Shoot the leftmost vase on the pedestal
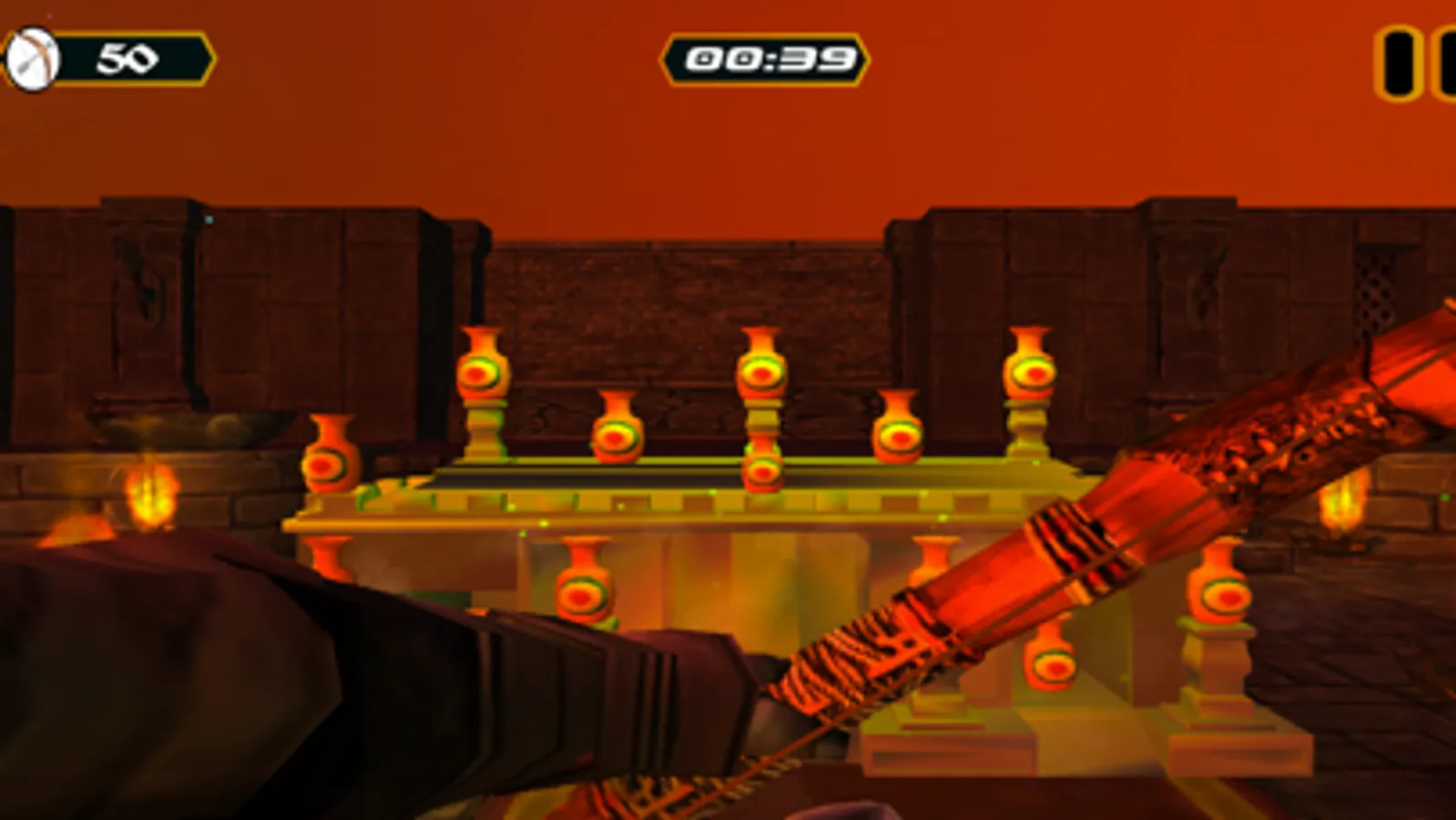 click(331, 465)
